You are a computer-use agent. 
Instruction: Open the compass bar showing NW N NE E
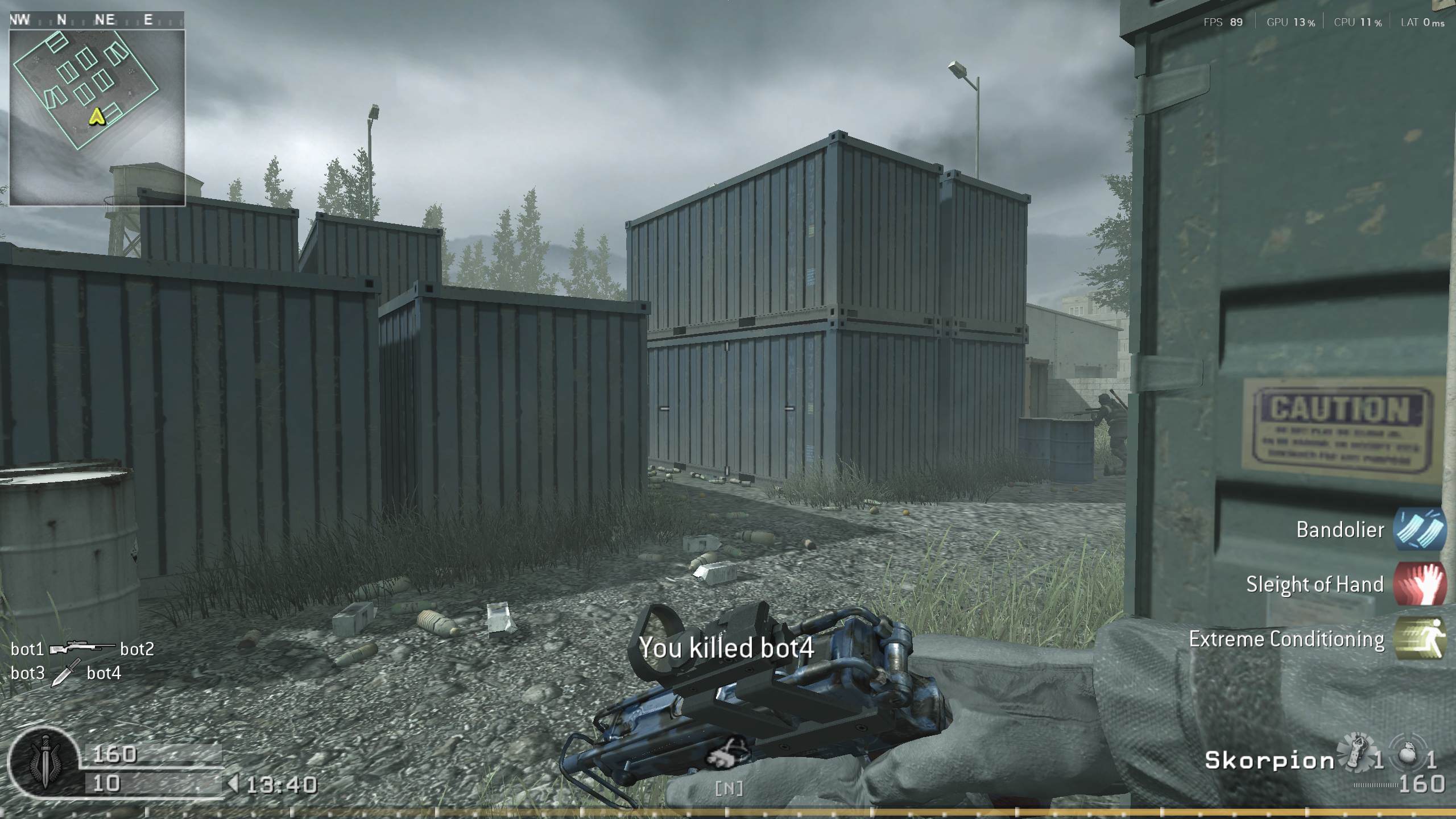(x=97, y=20)
